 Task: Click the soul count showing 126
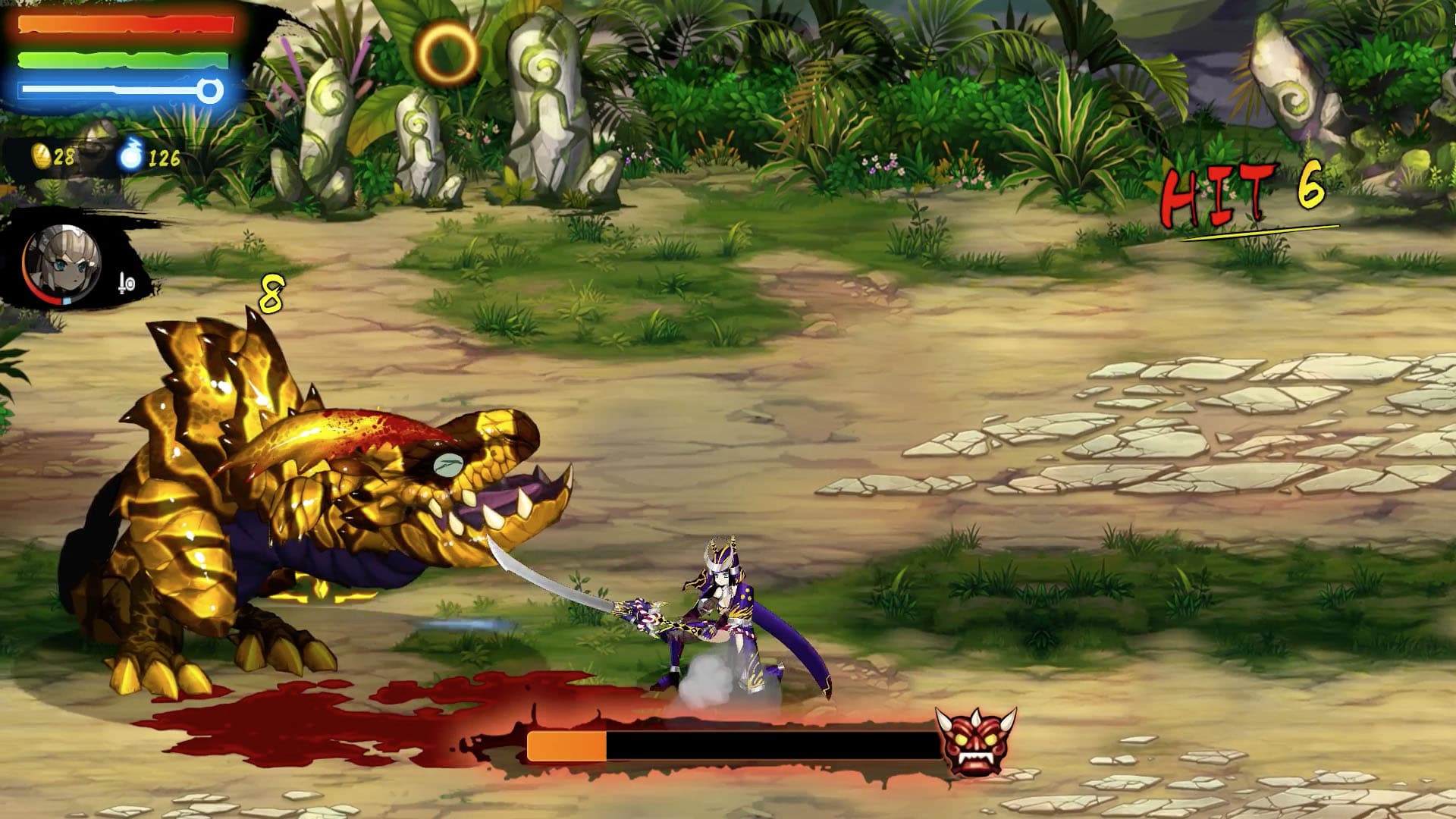[165, 158]
